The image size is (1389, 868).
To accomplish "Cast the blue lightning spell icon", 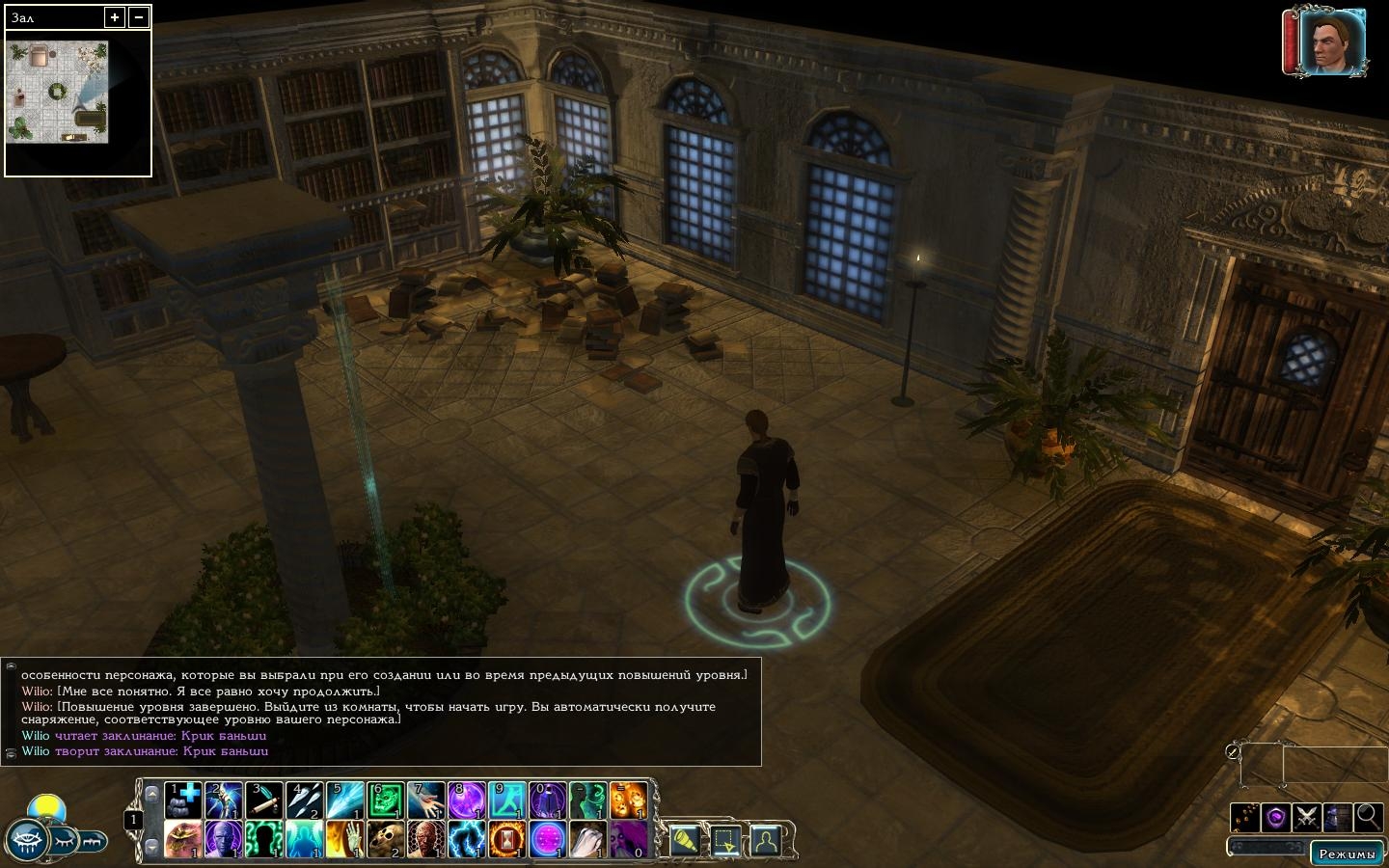I will coord(467,839).
